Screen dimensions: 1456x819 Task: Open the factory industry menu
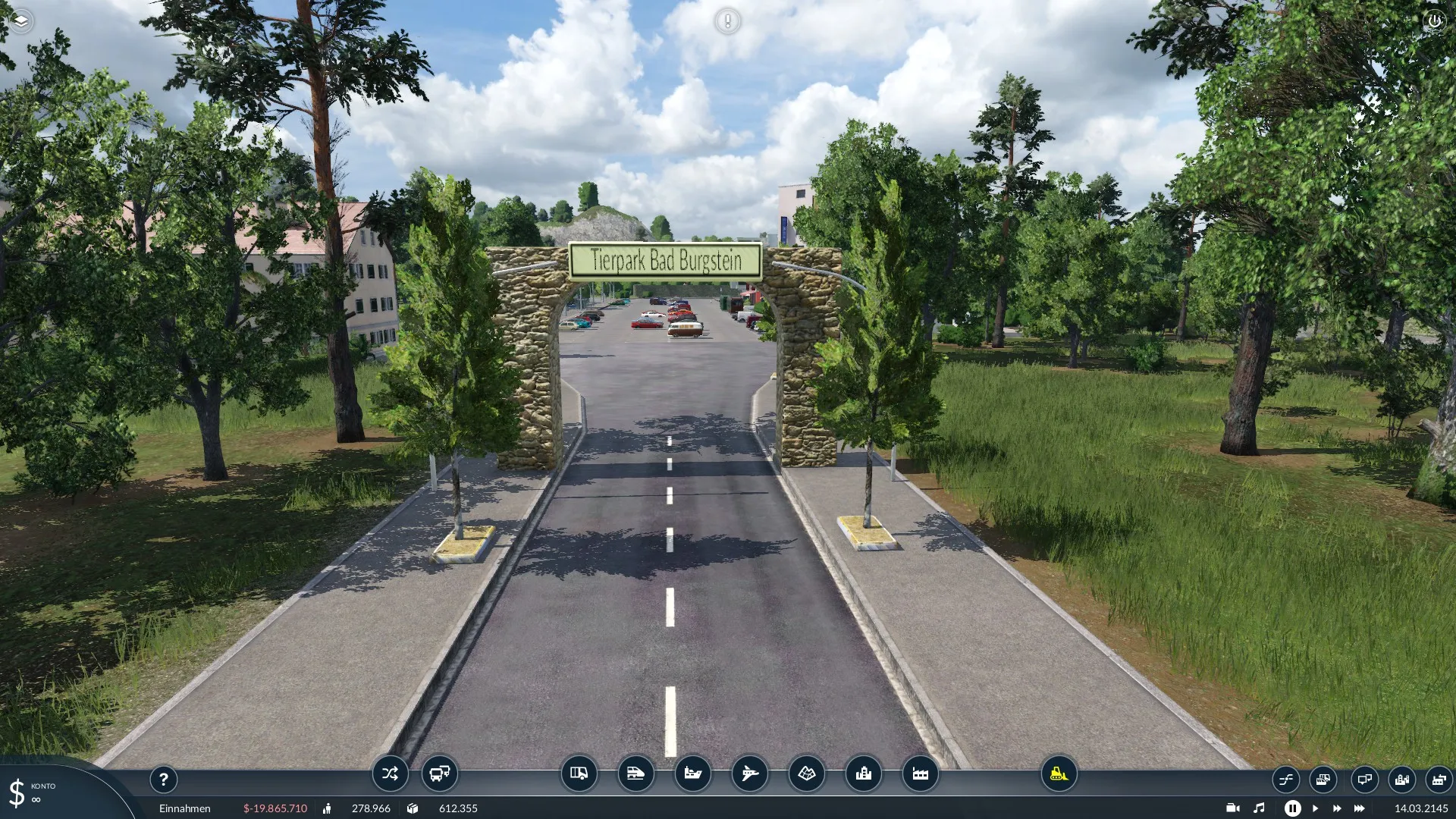click(920, 774)
